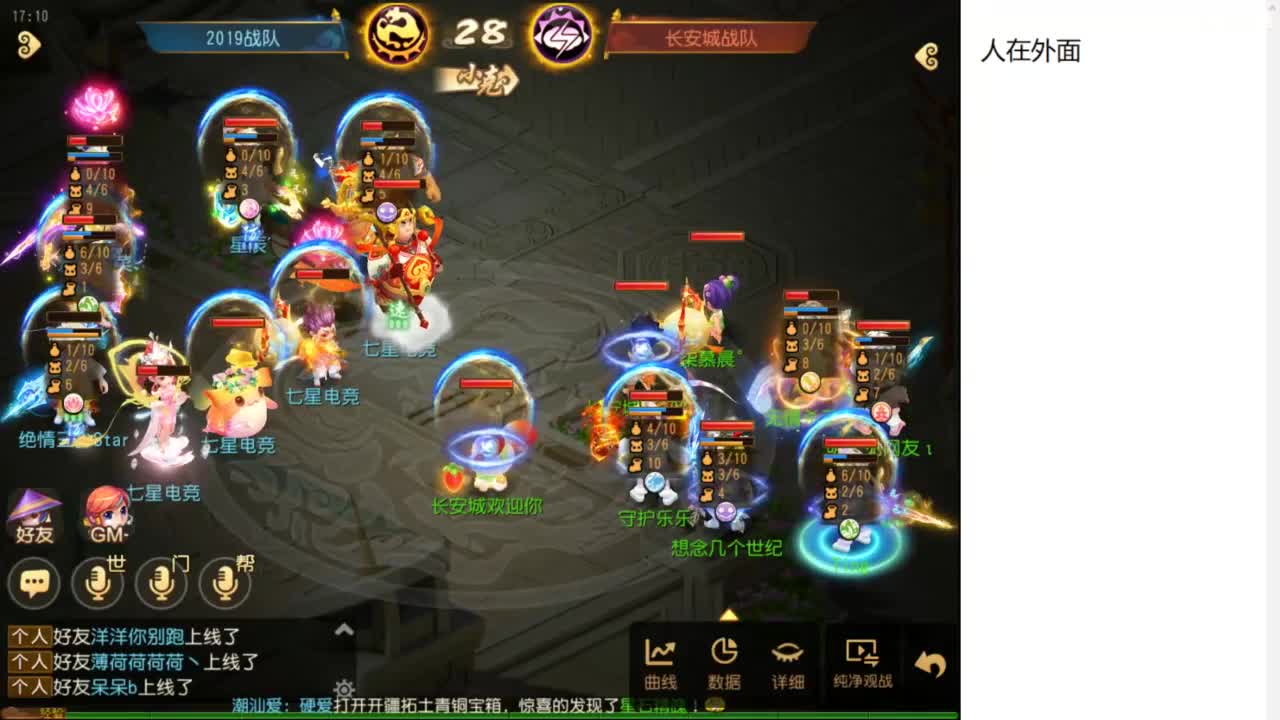Toggle the 门 sect voice microphone
The image size is (1280, 720).
point(160,583)
